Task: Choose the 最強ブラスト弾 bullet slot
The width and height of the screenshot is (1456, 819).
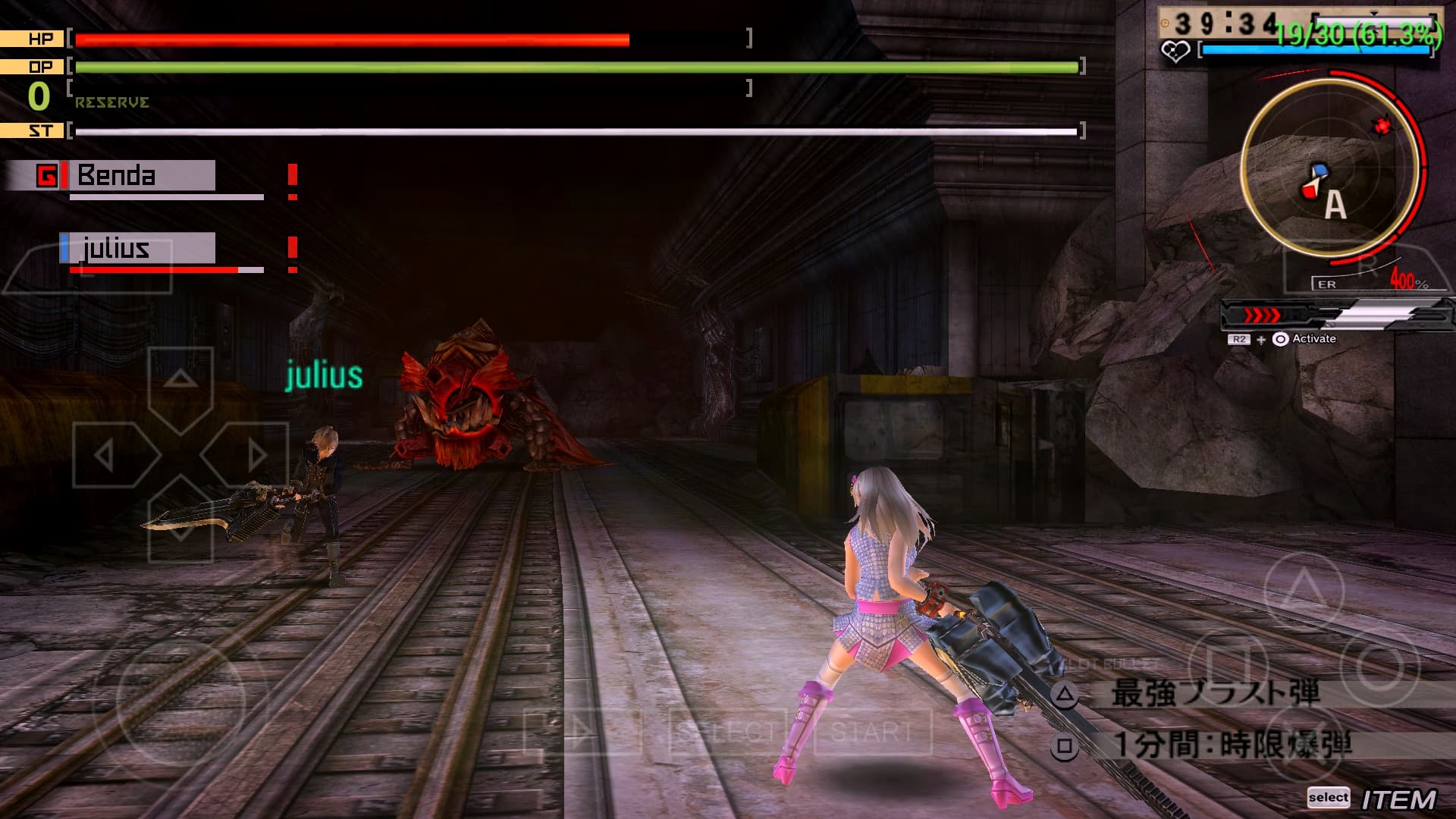Action: (1213, 694)
